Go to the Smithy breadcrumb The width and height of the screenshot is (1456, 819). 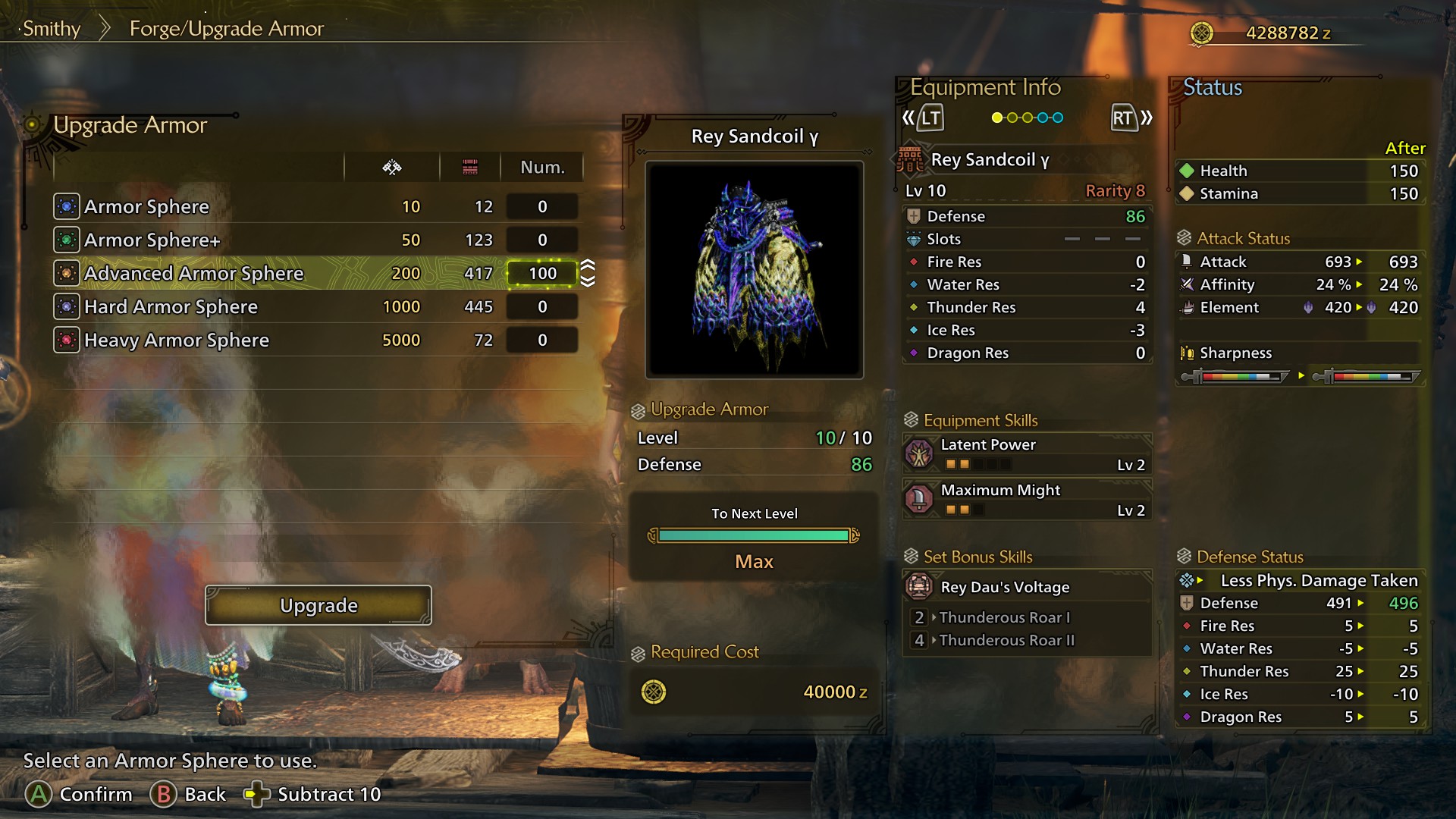52,29
